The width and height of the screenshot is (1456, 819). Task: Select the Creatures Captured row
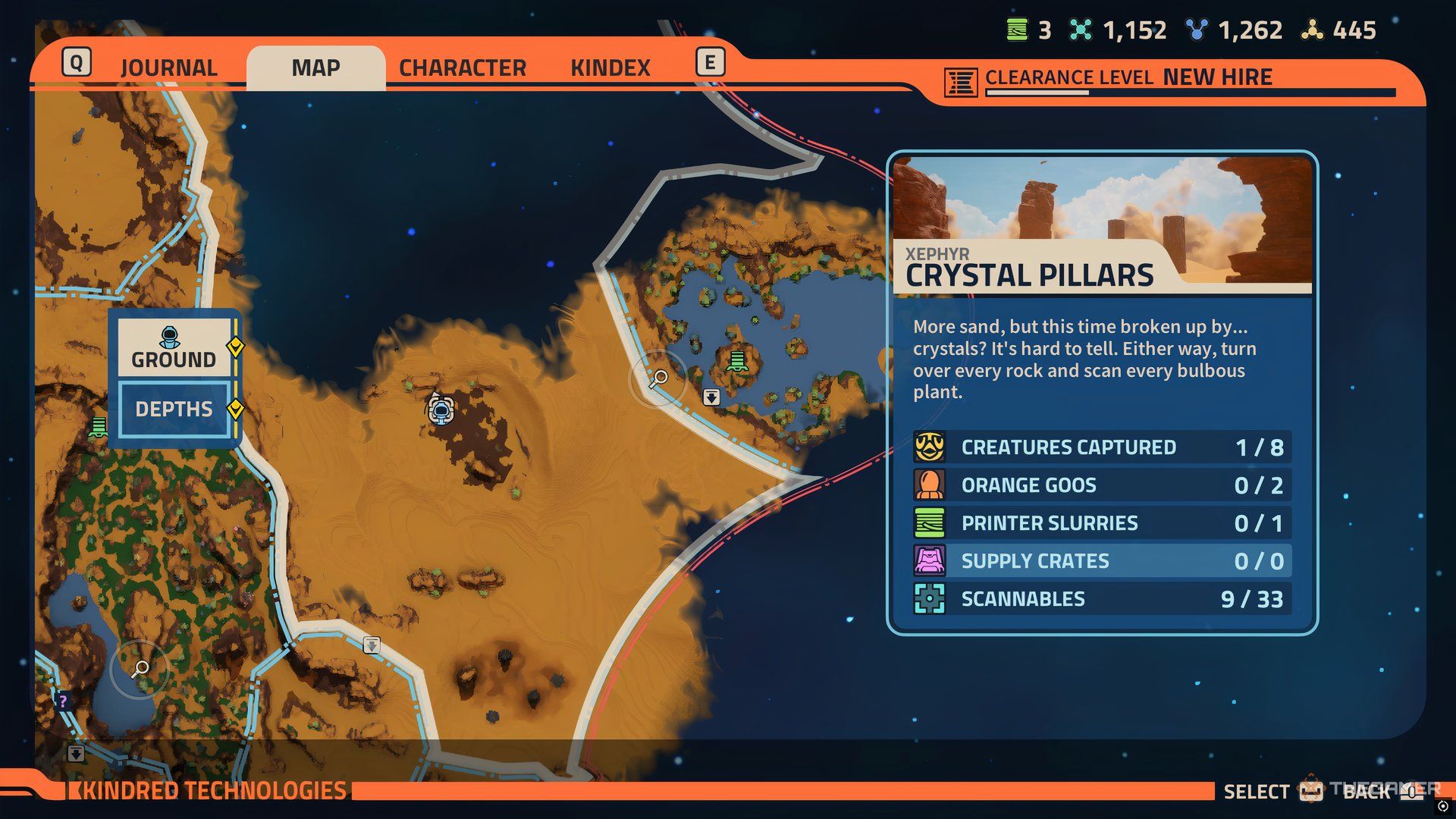pos(1102,447)
